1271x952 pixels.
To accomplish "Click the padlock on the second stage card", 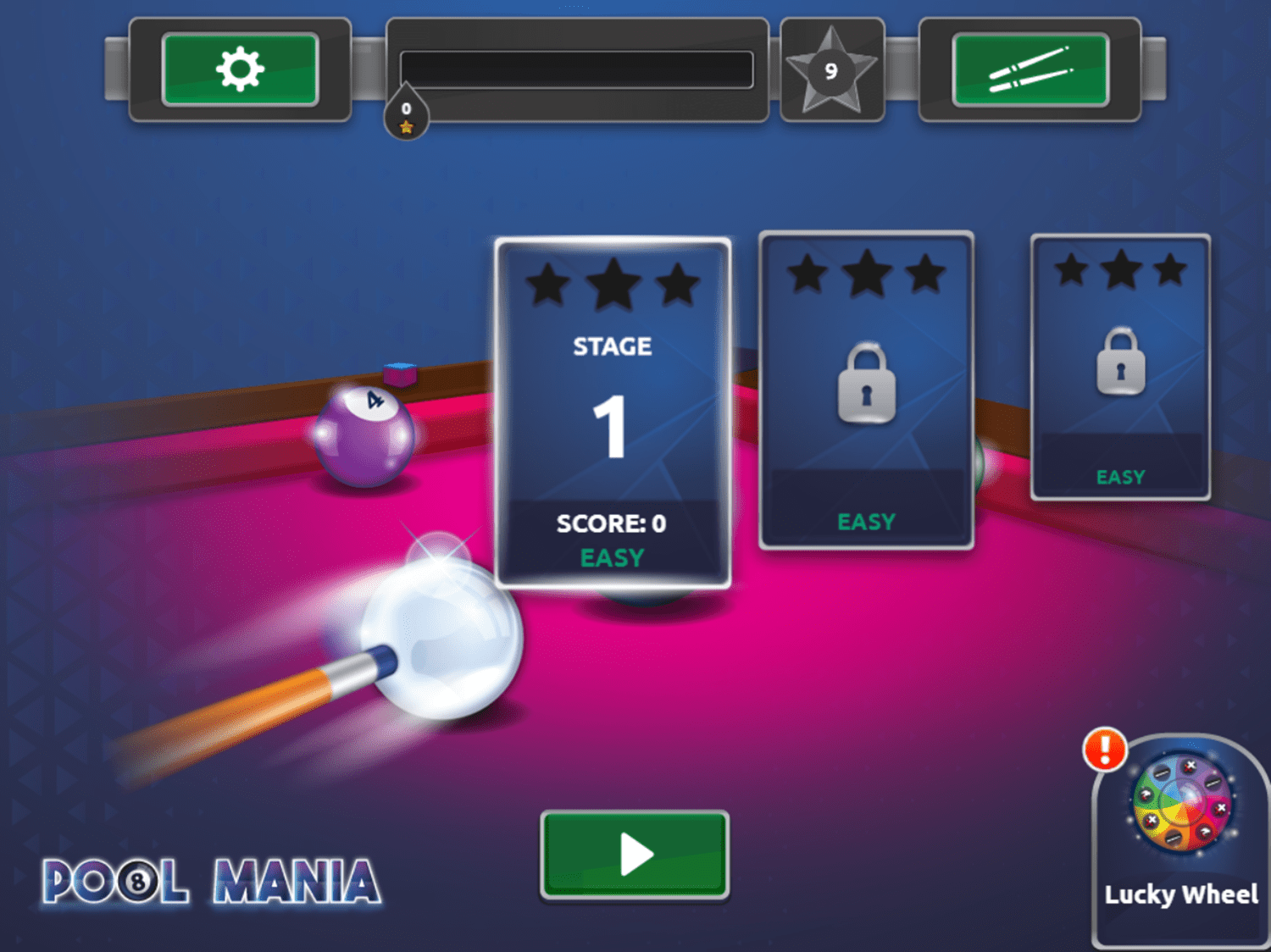I will (x=866, y=383).
